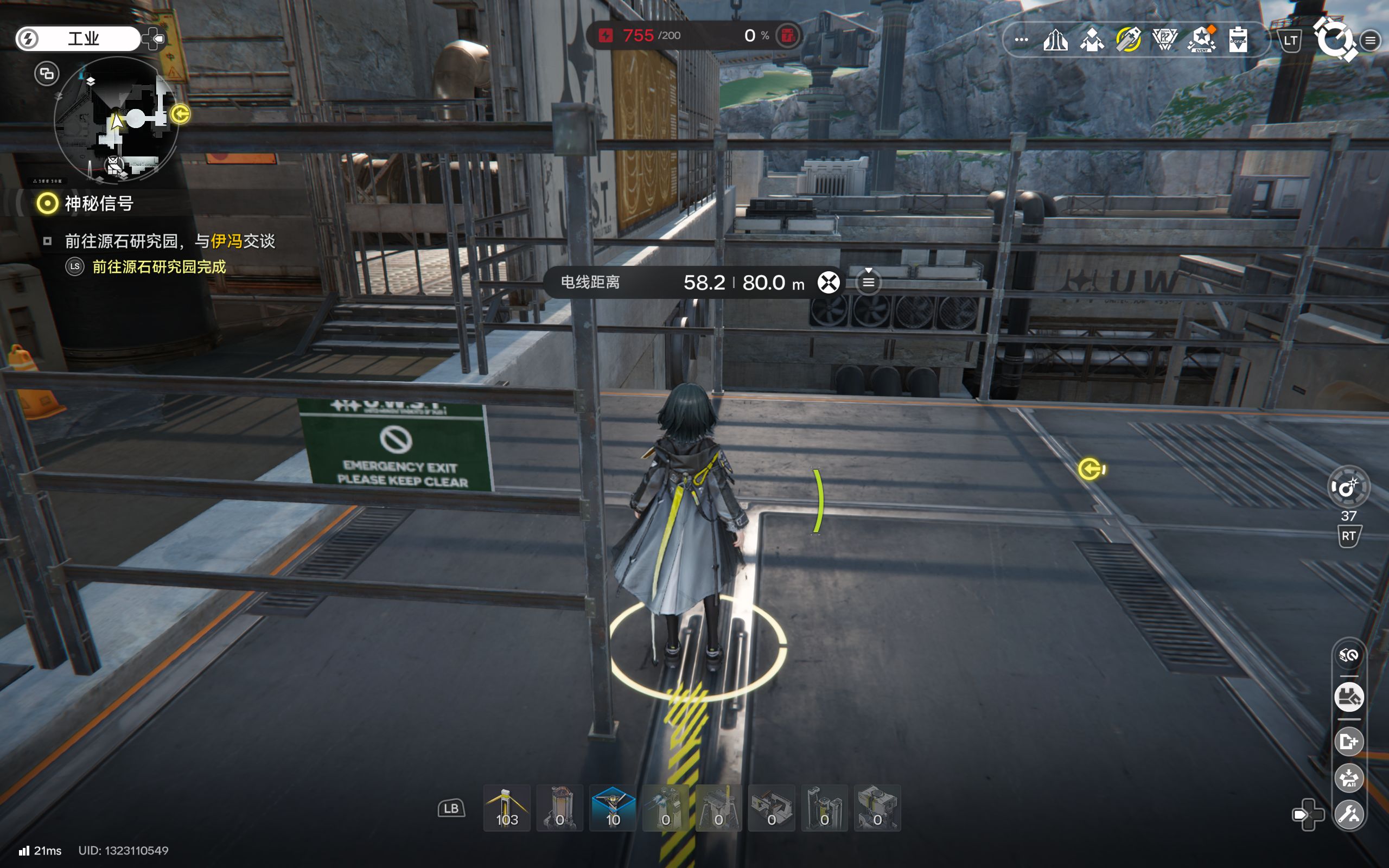The height and width of the screenshot is (868, 1389).
Task: Open the circular minimap
Action: click(117, 119)
